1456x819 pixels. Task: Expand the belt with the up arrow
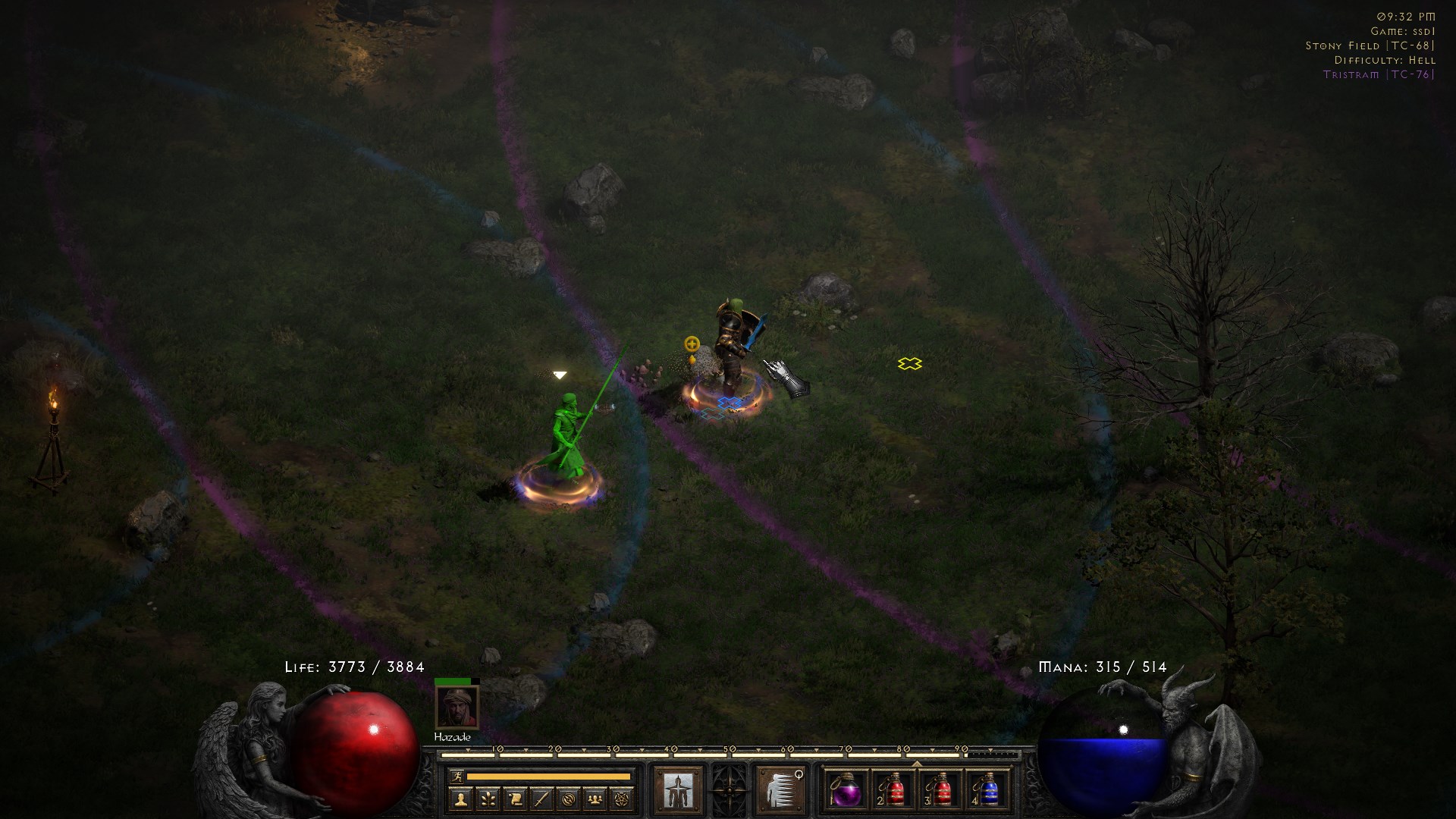[x=917, y=763]
